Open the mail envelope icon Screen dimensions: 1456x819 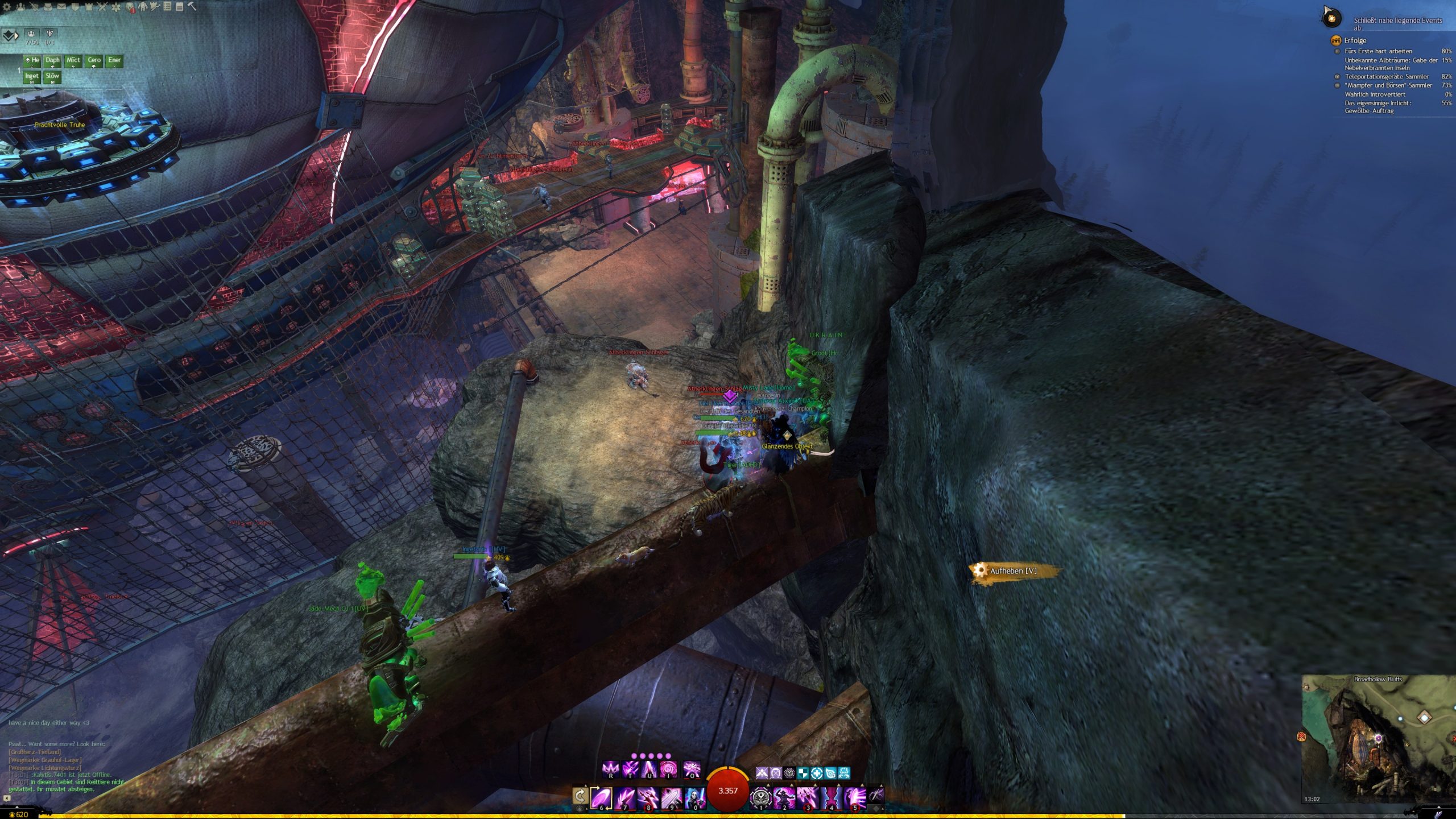pos(61,7)
